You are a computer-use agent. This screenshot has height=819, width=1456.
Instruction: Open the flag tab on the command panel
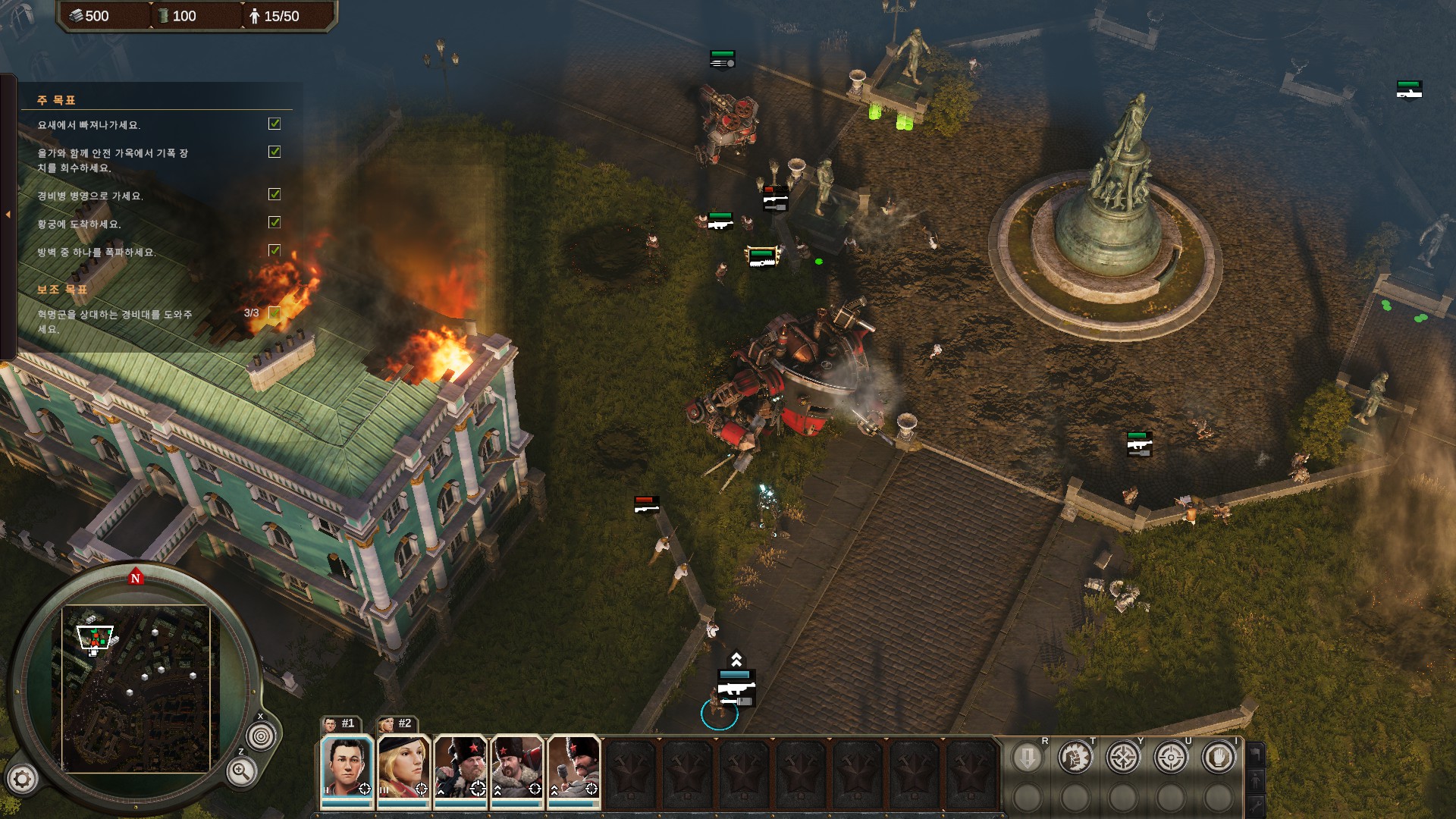coord(1256,755)
